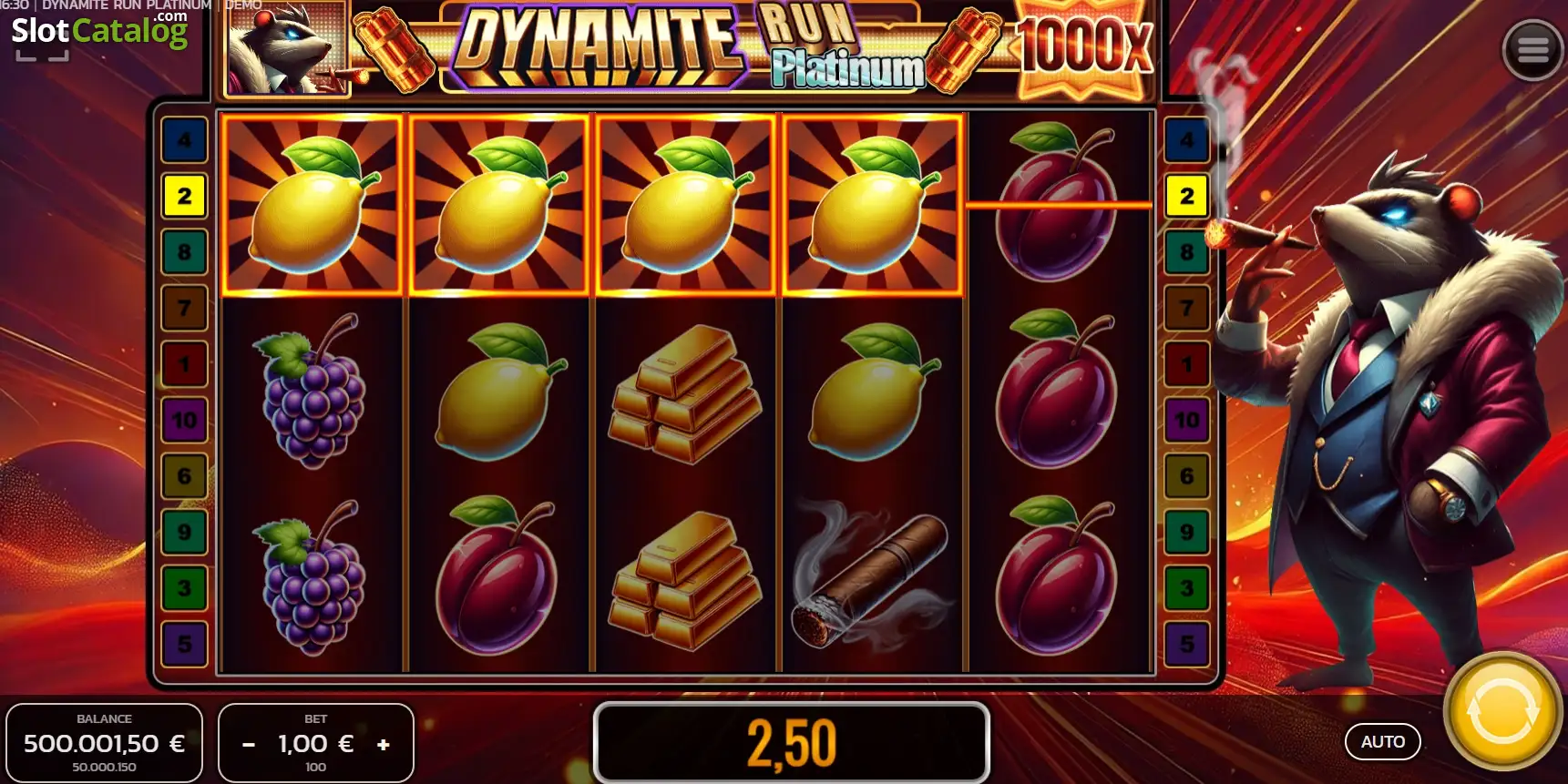Image resolution: width=1568 pixels, height=784 pixels.
Task: Select payline 7 on the right panel
Action: [1186, 309]
